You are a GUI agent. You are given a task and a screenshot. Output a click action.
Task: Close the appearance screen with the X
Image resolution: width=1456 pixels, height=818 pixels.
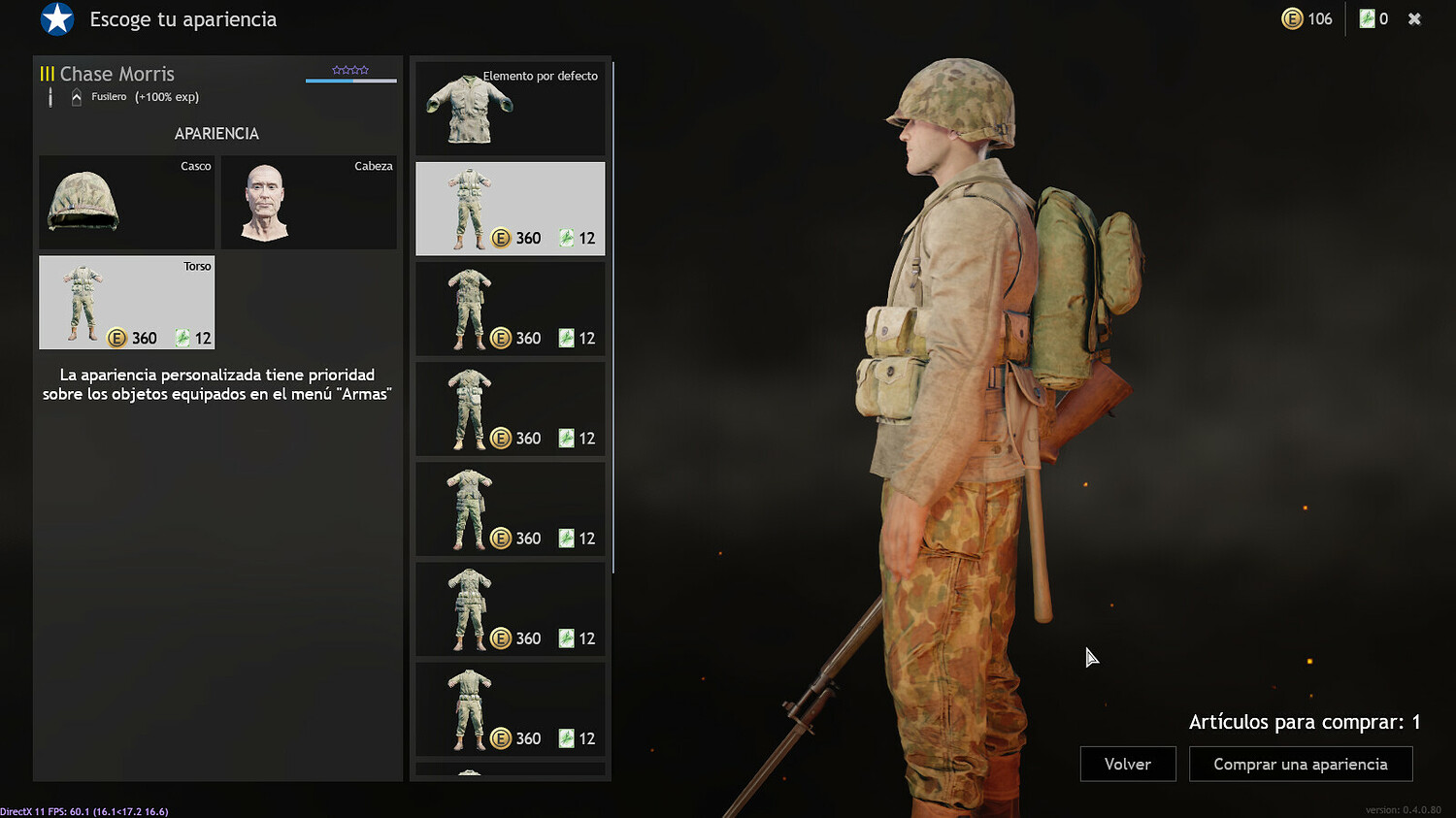tap(1414, 17)
